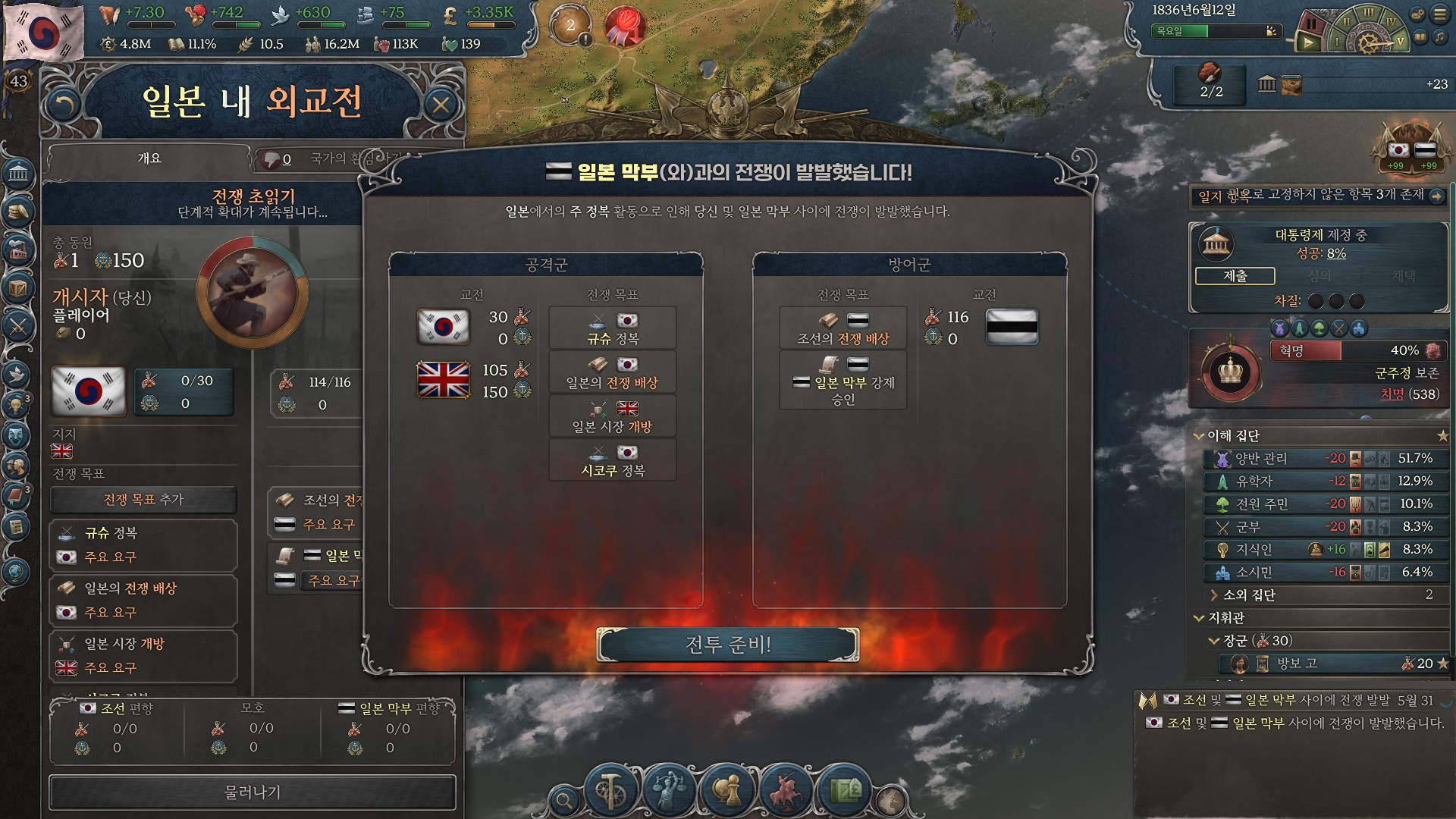Open the map search magnifying glass
Screen dimensions: 1456x819
tap(563, 799)
